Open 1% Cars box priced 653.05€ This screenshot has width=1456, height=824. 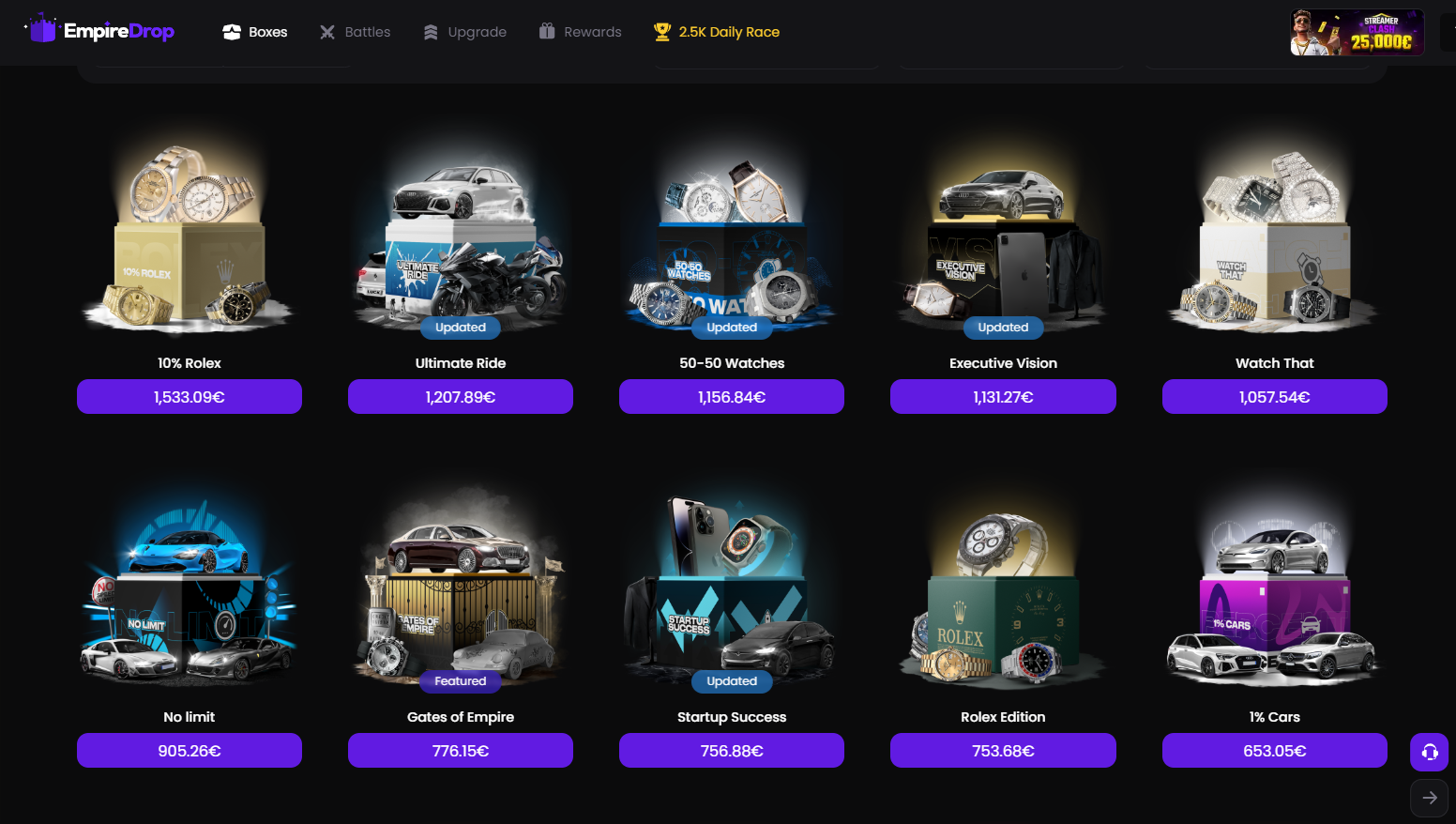1274,751
